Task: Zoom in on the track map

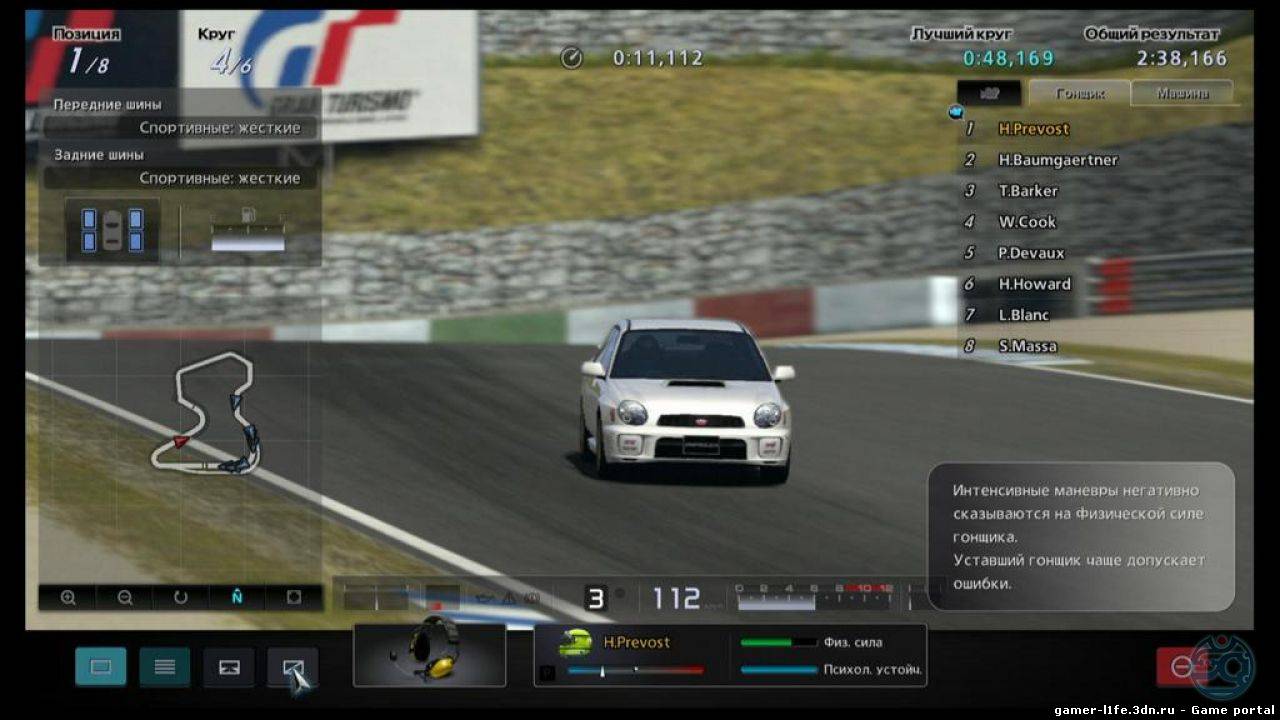Action: (68, 598)
